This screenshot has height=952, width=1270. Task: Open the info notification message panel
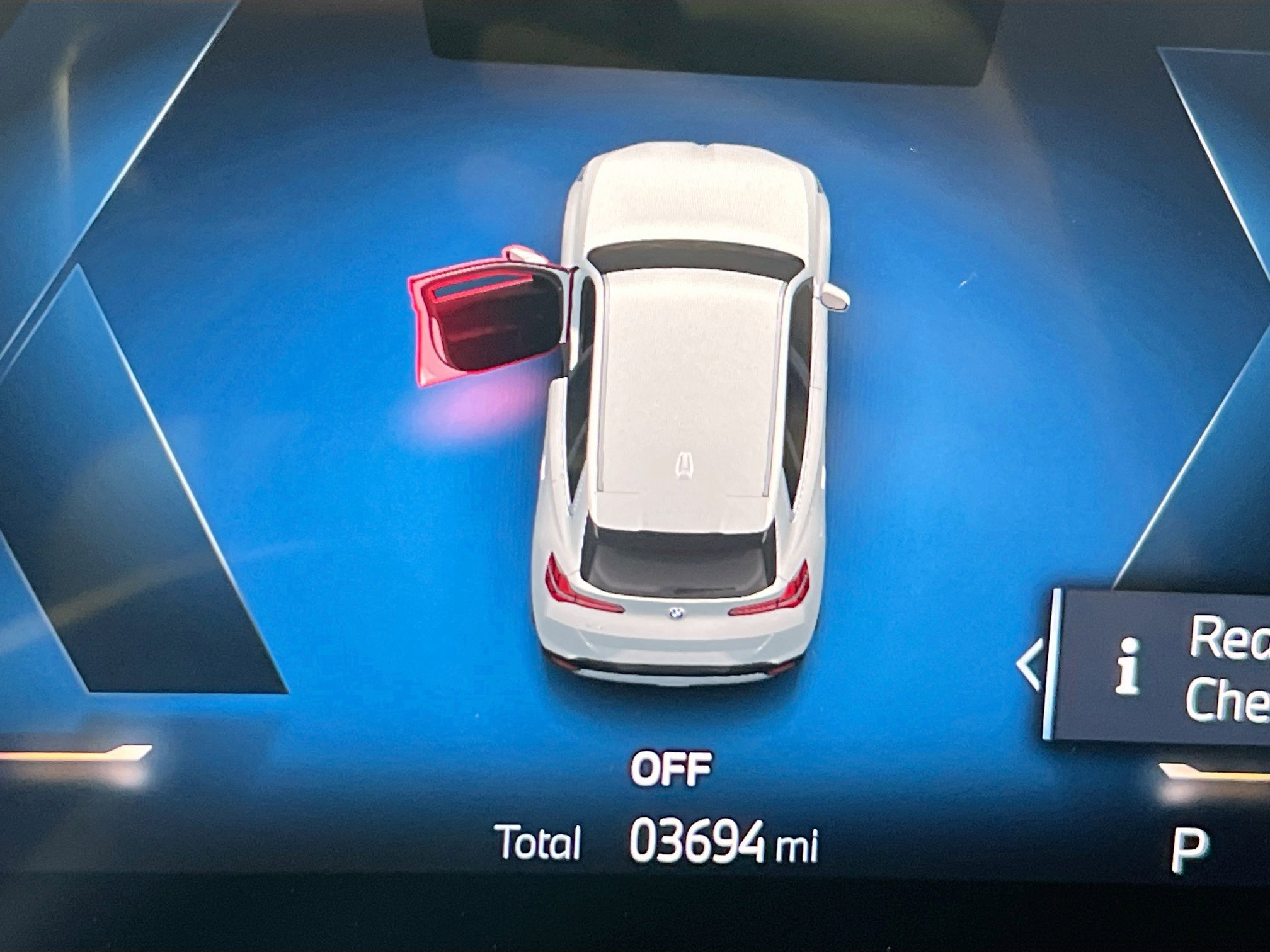[x=1165, y=669]
